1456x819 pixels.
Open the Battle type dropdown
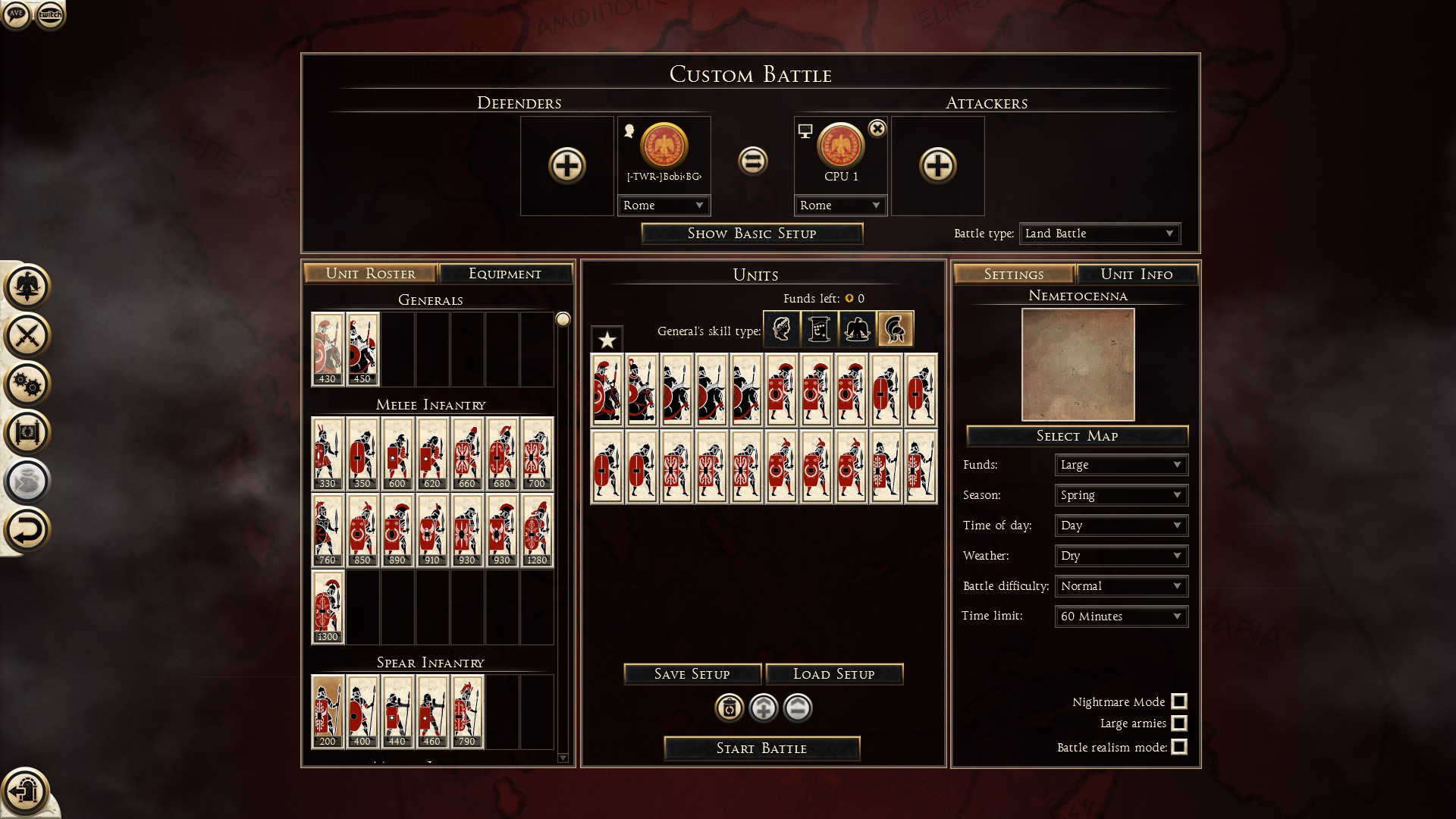point(1100,234)
